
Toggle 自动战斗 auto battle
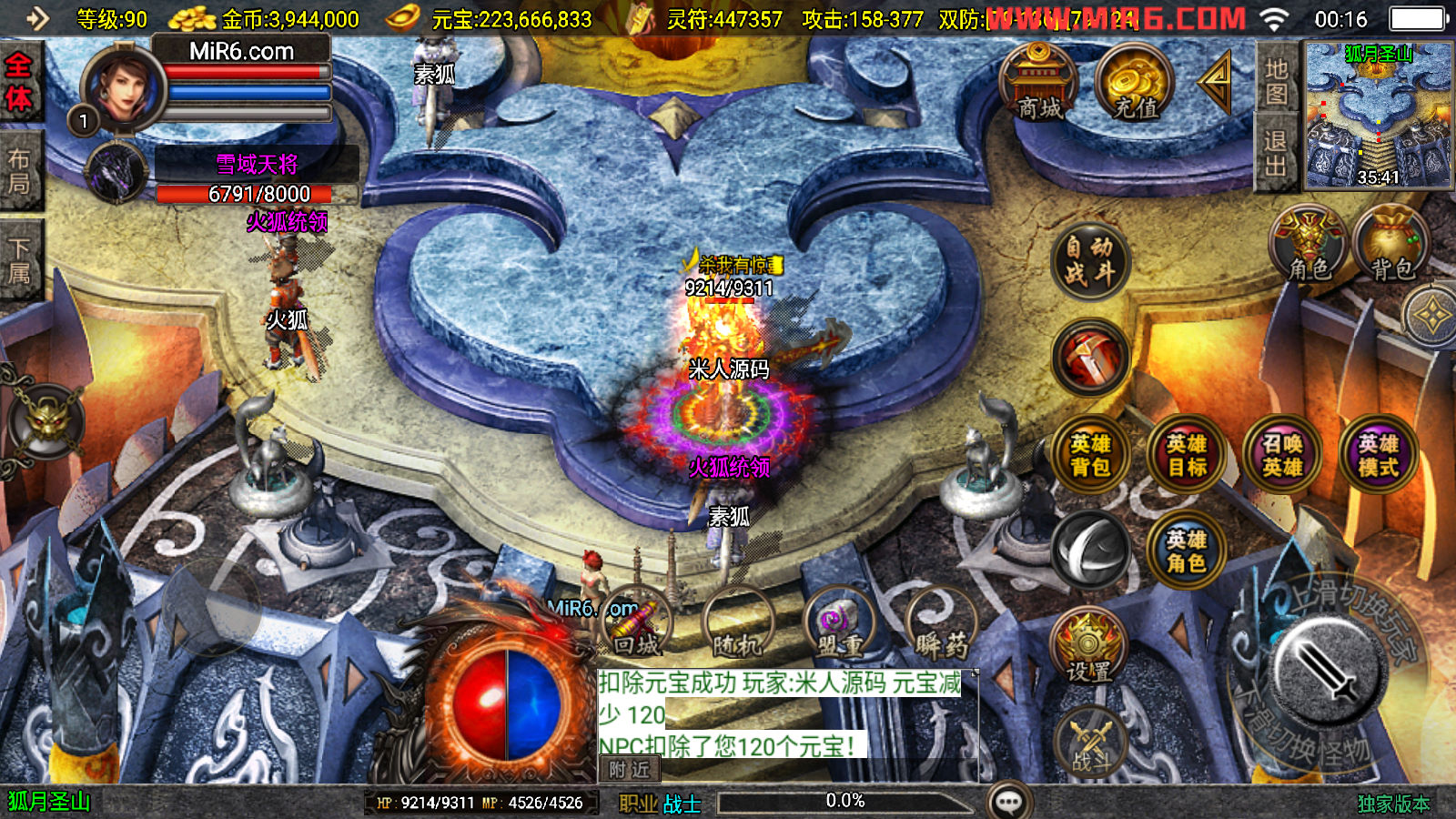coord(1089,260)
